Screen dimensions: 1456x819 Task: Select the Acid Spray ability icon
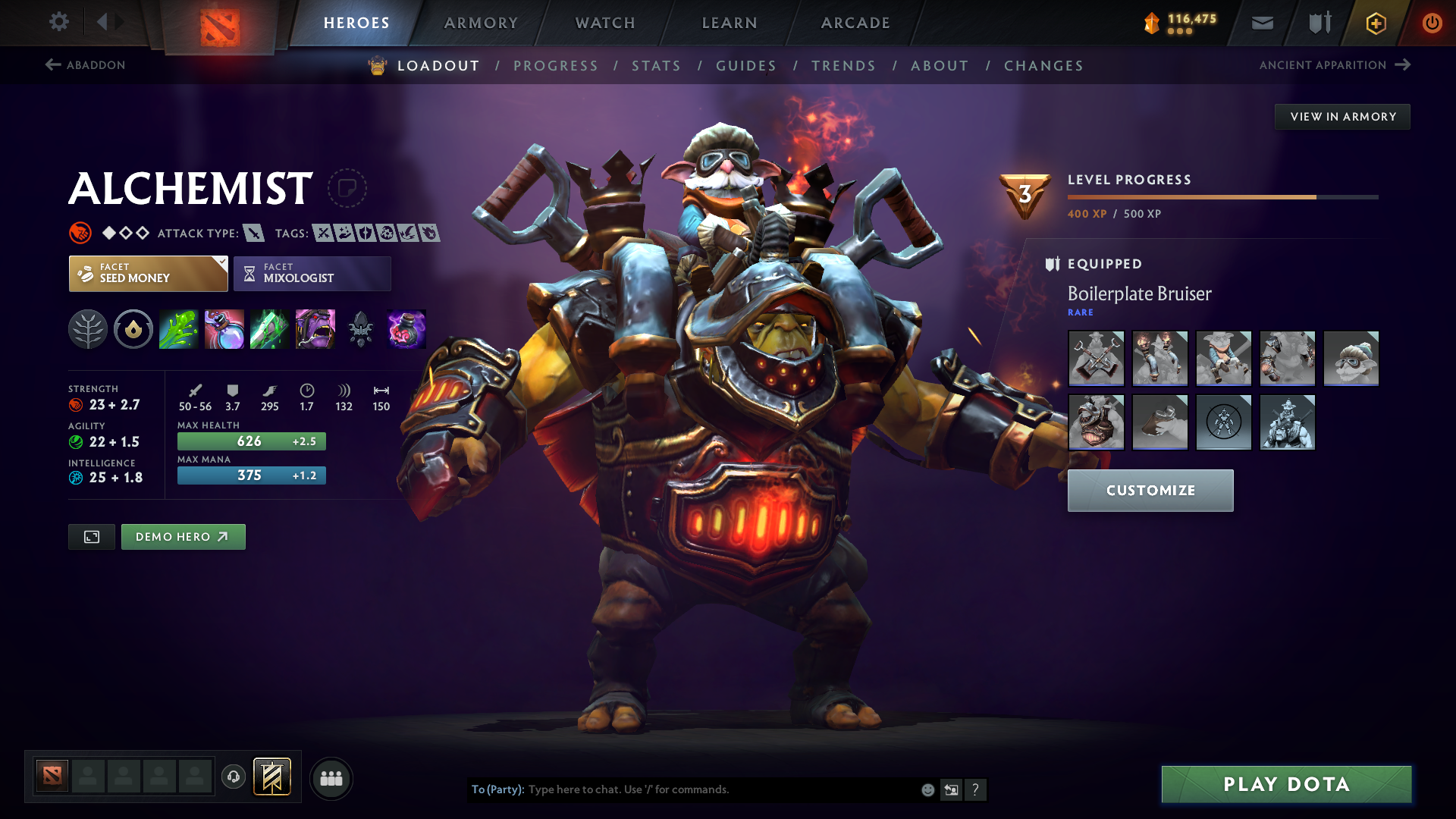(178, 328)
